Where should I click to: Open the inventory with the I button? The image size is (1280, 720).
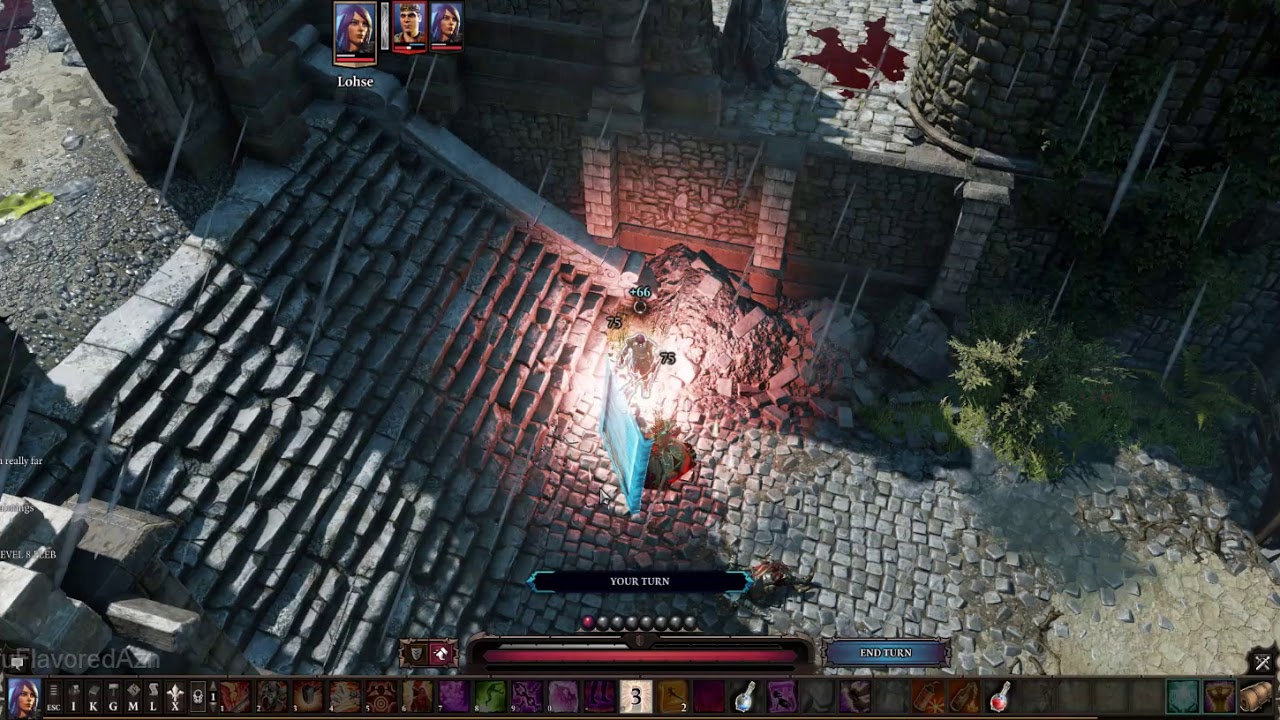[74, 696]
